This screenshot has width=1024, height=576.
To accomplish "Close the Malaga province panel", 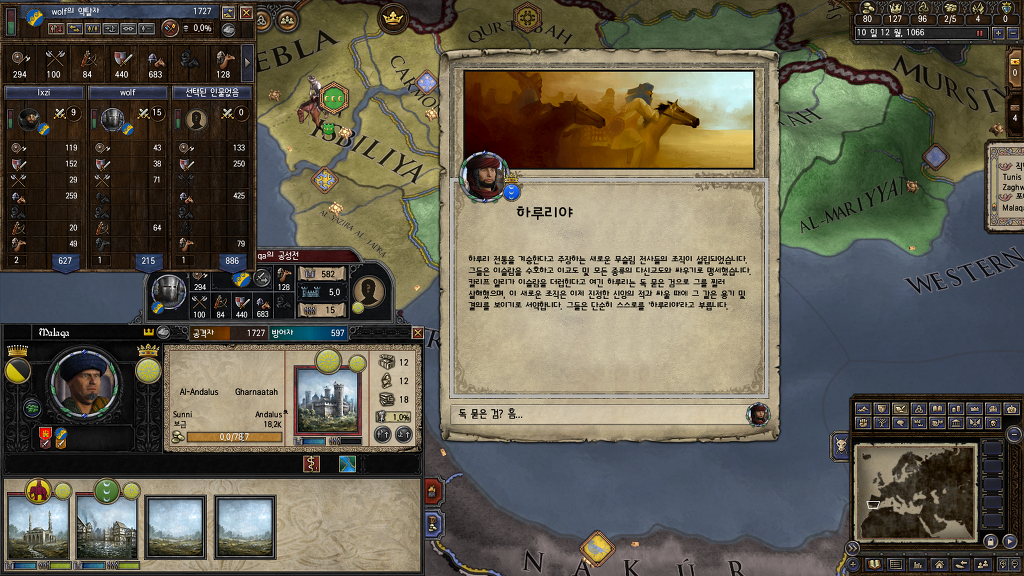I will coord(417,332).
